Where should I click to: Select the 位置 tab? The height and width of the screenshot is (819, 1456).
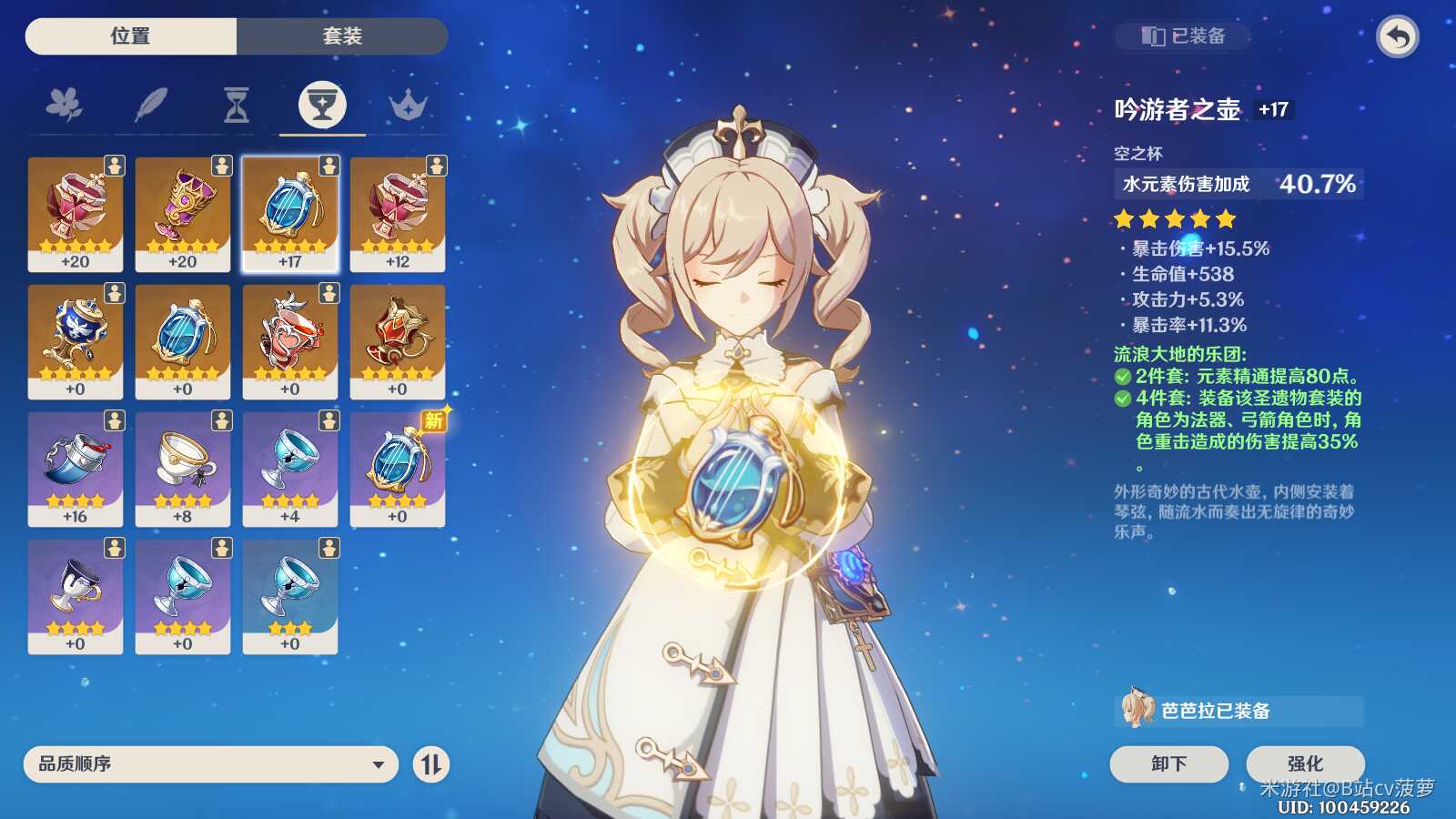130,36
